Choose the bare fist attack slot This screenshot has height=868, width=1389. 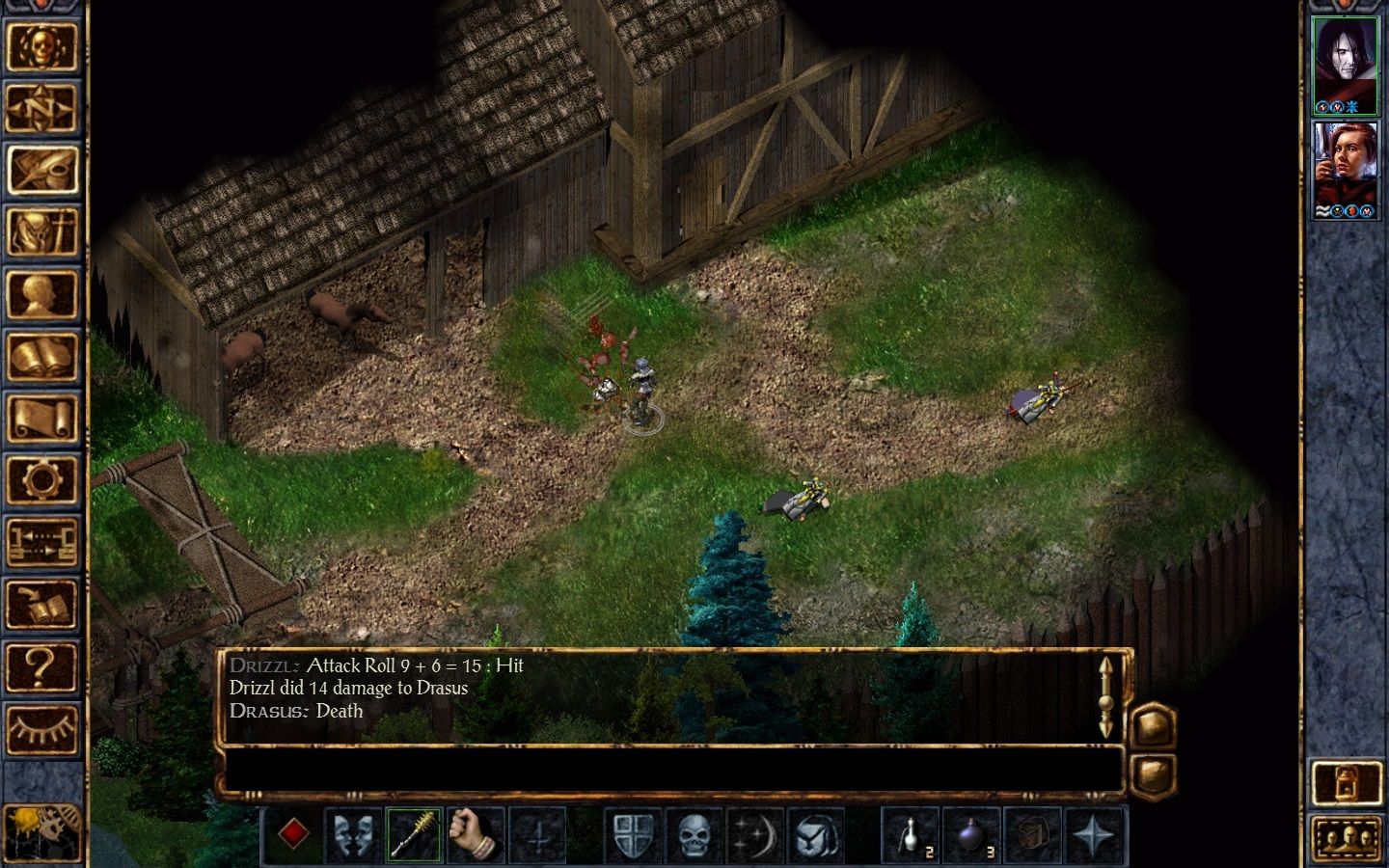(477, 834)
